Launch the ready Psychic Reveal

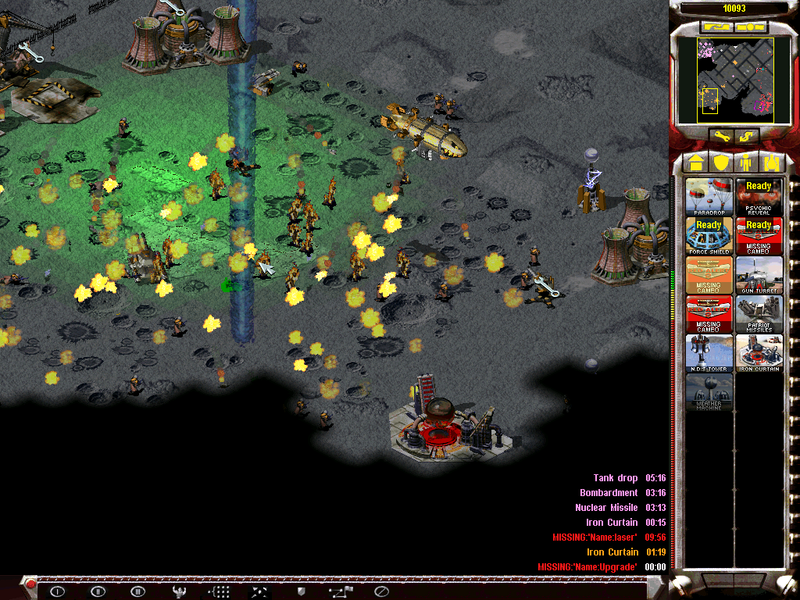(x=759, y=197)
